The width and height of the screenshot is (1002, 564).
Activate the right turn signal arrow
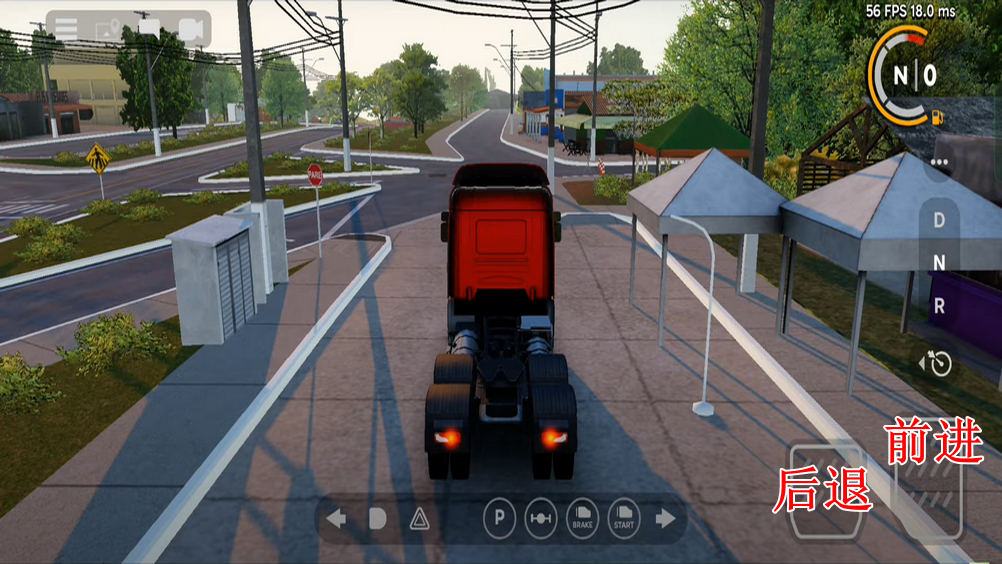pyautogui.click(x=665, y=518)
